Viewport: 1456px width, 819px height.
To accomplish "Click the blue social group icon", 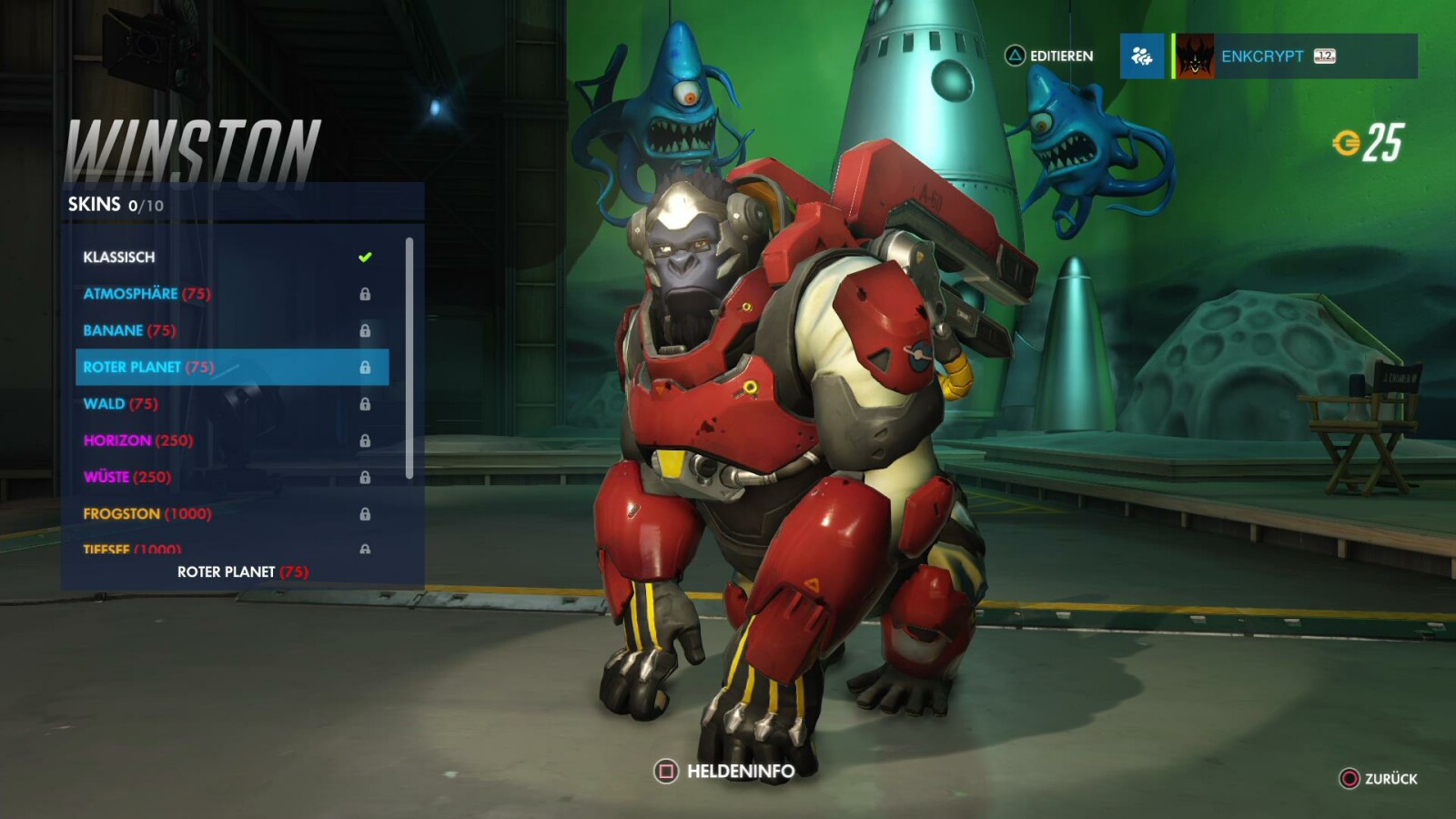I will pyautogui.click(x=1142, y=56).
